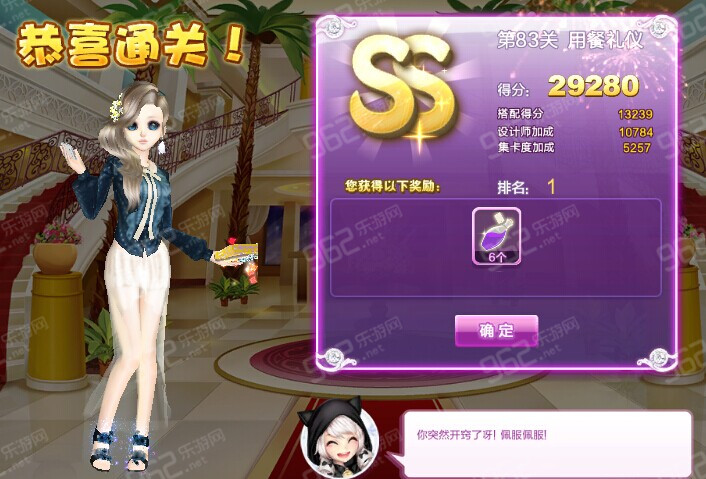Screen dimensions: 706x479
Task: Select the purple potion reward icon
Action: [x=496, y=236]
